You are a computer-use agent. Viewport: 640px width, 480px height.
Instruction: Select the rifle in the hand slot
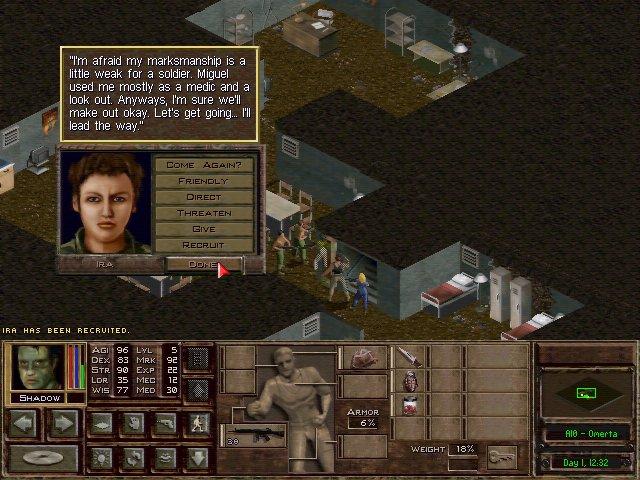pyautogui.click(x=259, y=436)
